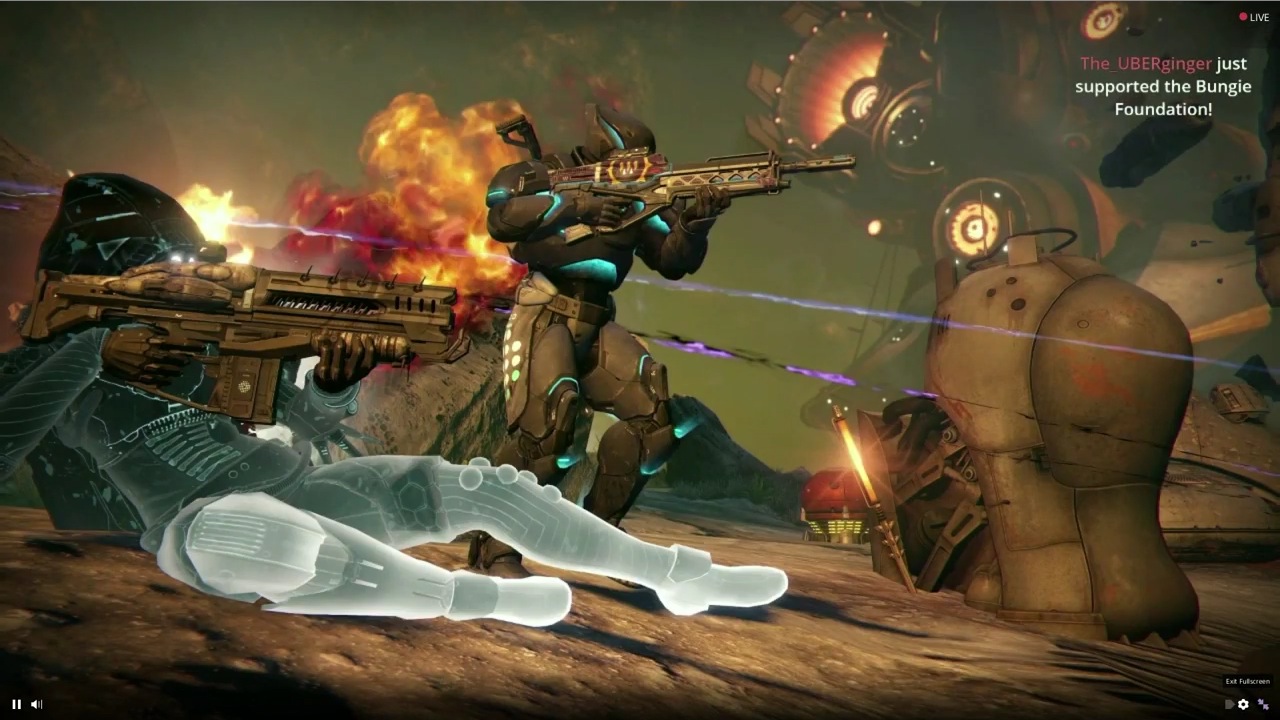Pause the live stream video
Image resolution: width=1280 pixels, height=720 pixels.
pyautogui.click(x=16, y=704)
